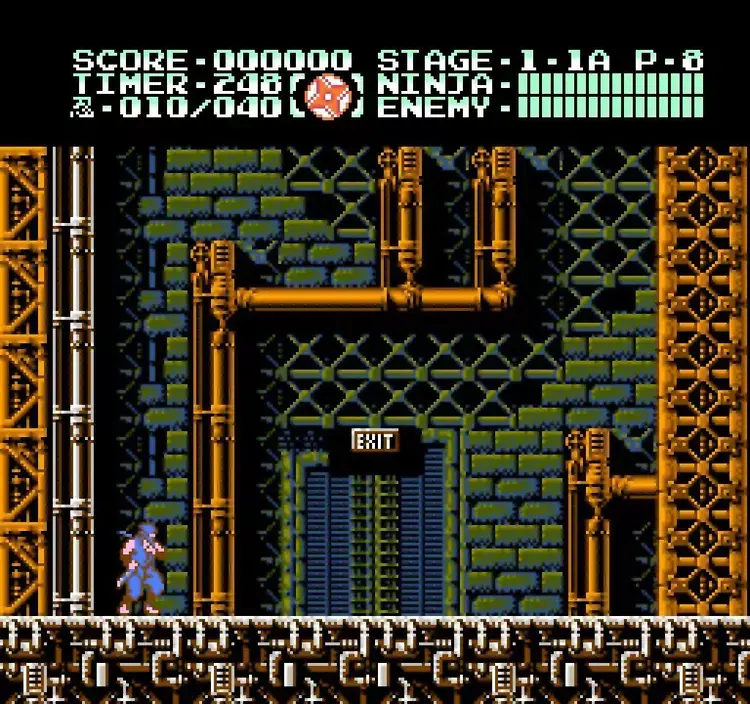Select the shuriken ninja art icon
750x704 pixels.
pos(326,97)
